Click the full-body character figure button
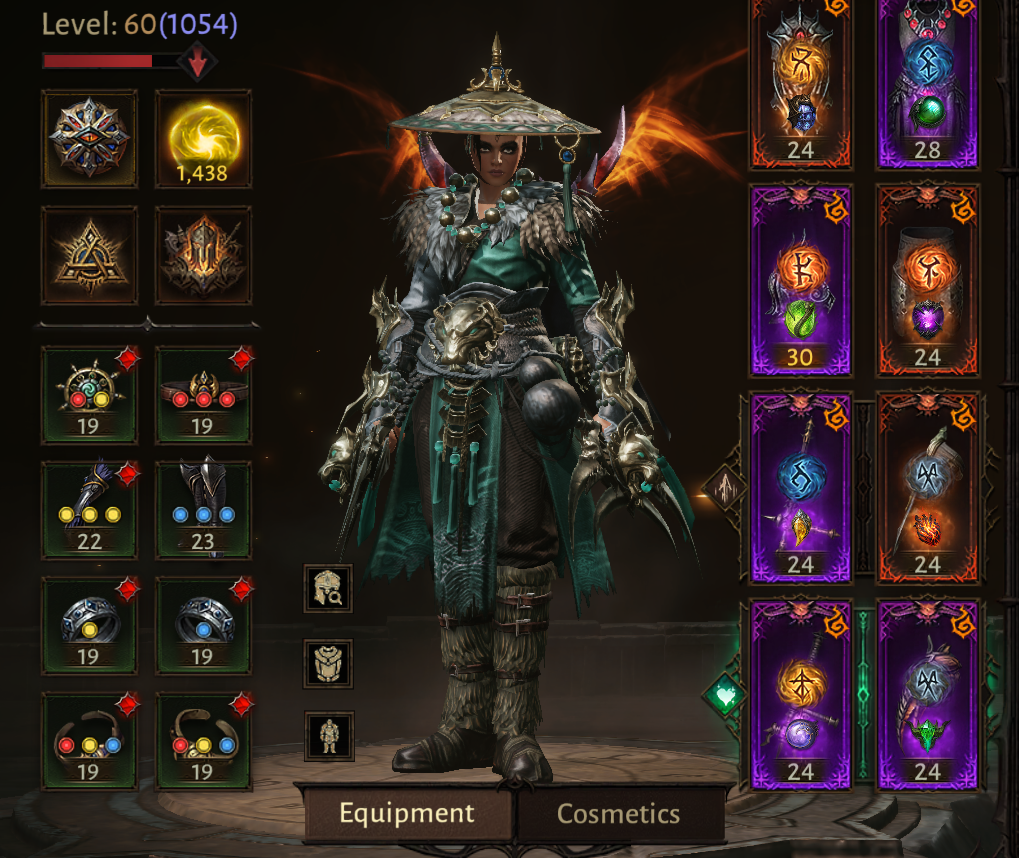 [328, 736]
